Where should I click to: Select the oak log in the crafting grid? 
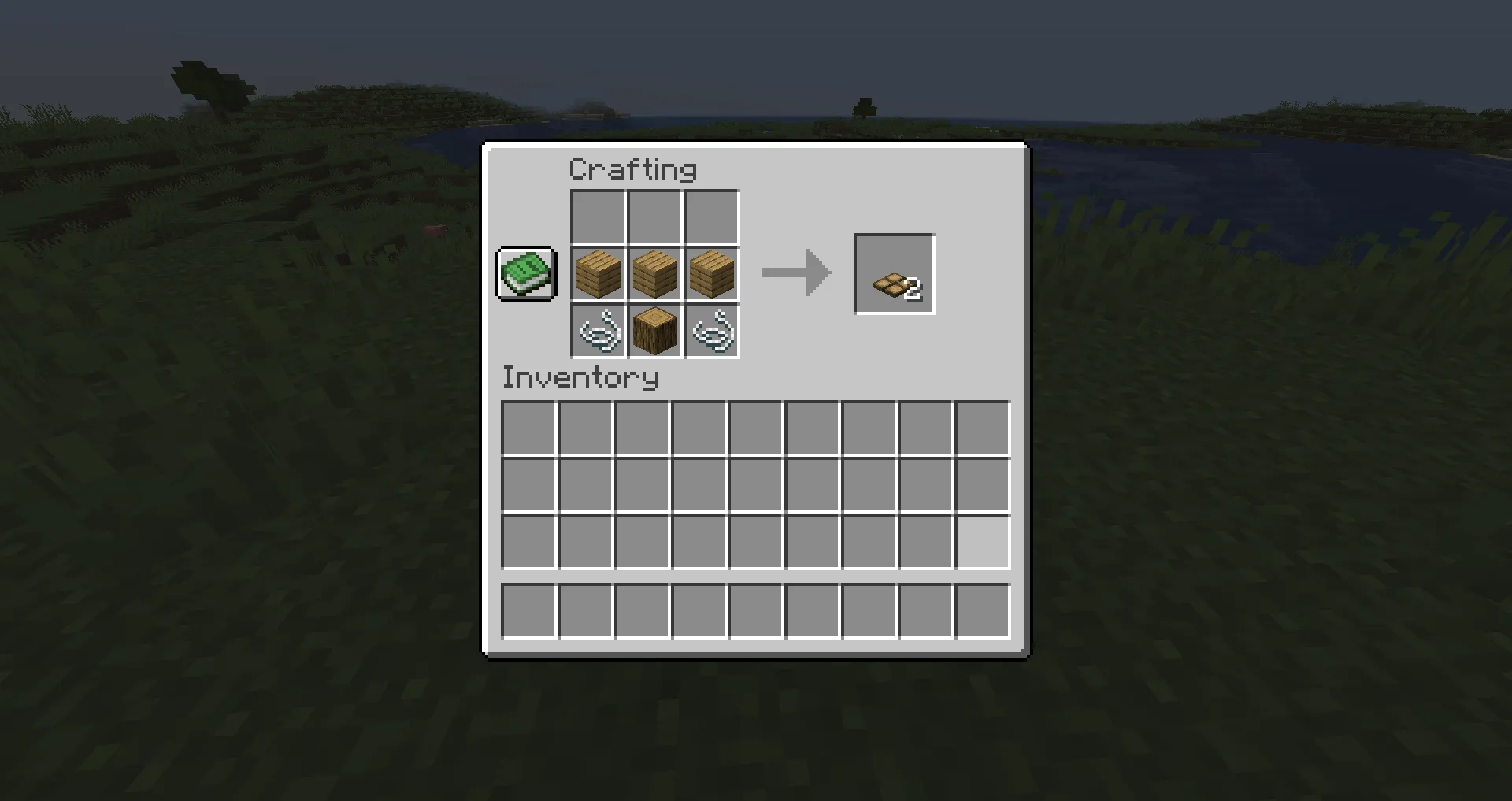click(x=654, y=332)
